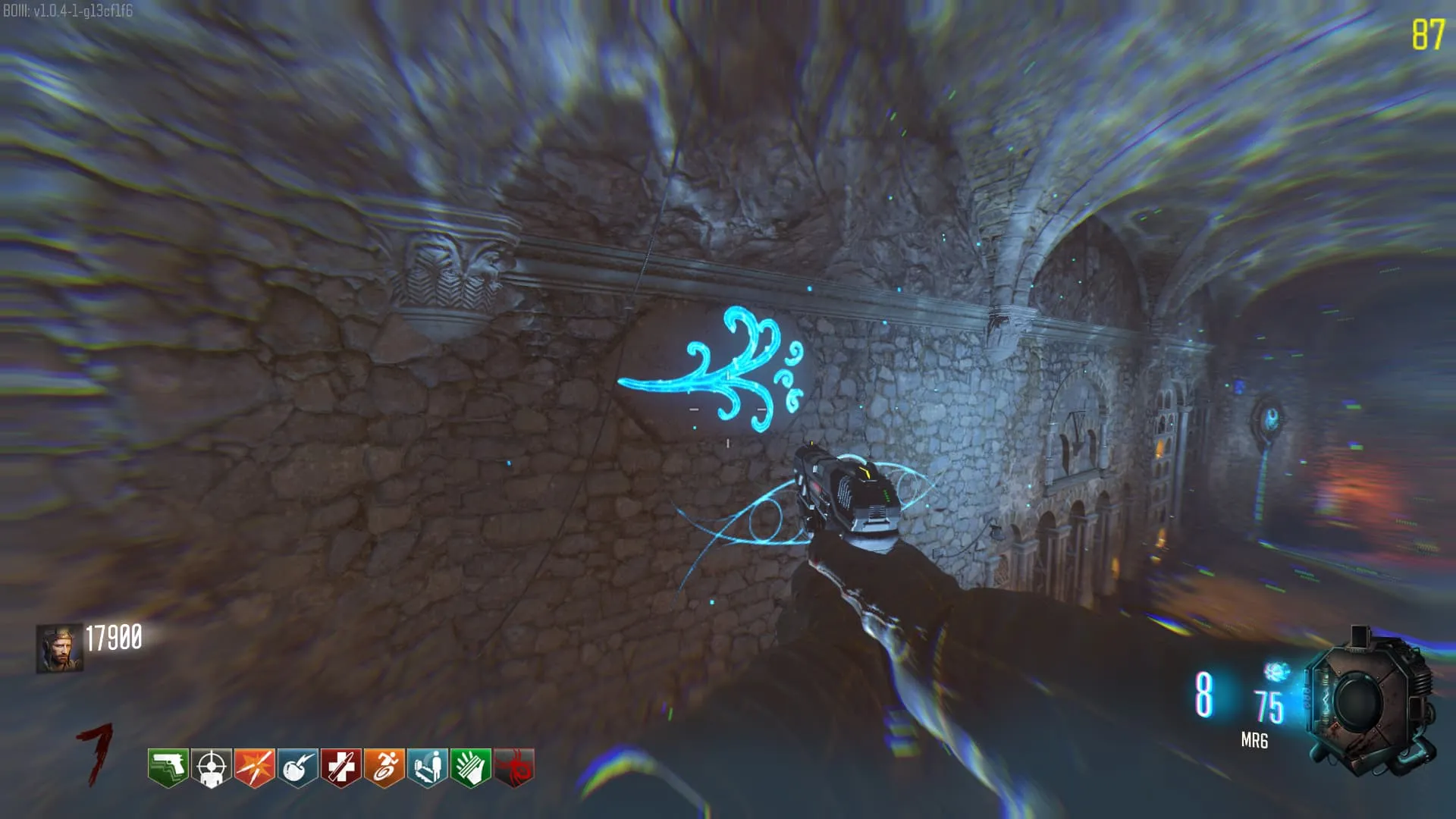Choose the orange running man Stamin-Up perk
Image resolution: width=1456 pixels, height=819 pixels.
pos(384,767)
